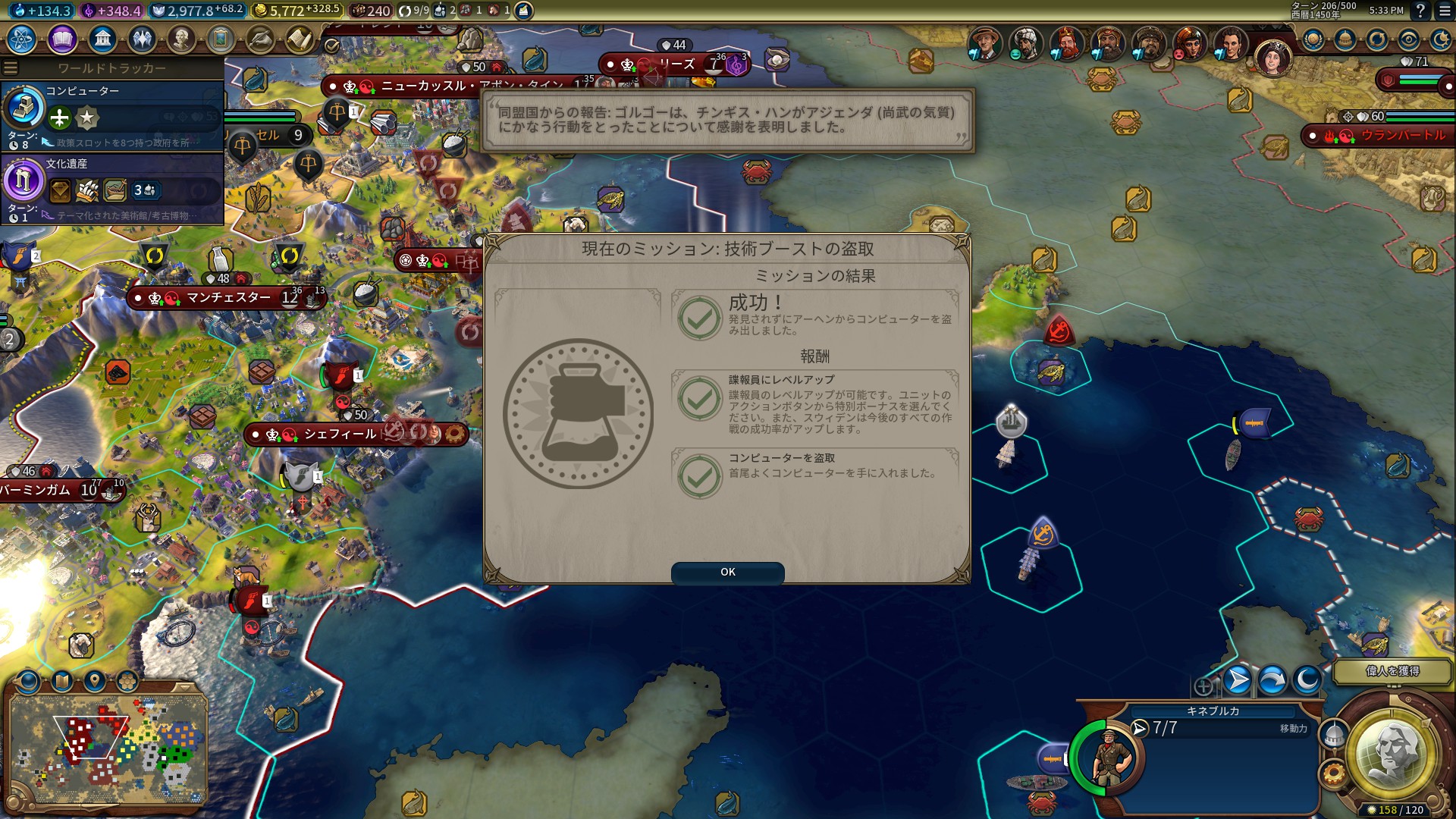Image resolution: width=1456 pixels, height=819 pixels.
Task: Open the main game menu button
Action: [x=1444, y=11]
